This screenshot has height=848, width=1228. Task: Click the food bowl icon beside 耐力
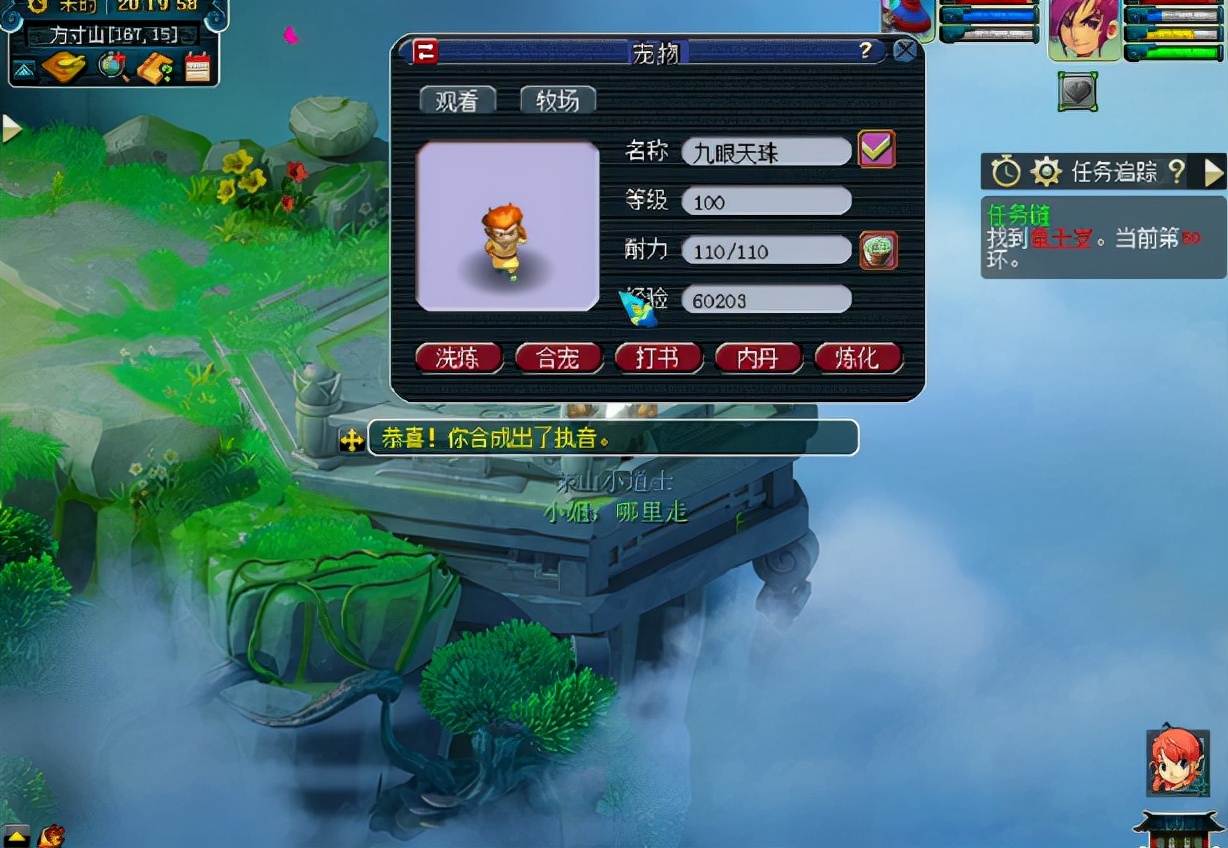click(879, 251)
